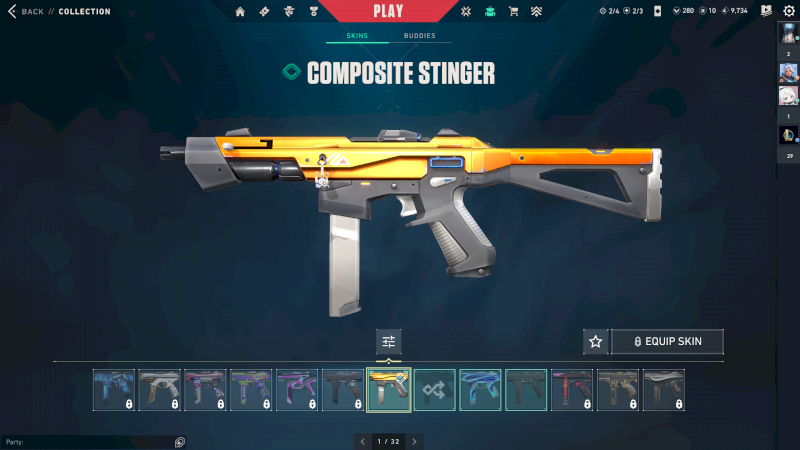800x450 pixels.
Task: Open the store shopping cart icon
Action: tap(513, 12)
